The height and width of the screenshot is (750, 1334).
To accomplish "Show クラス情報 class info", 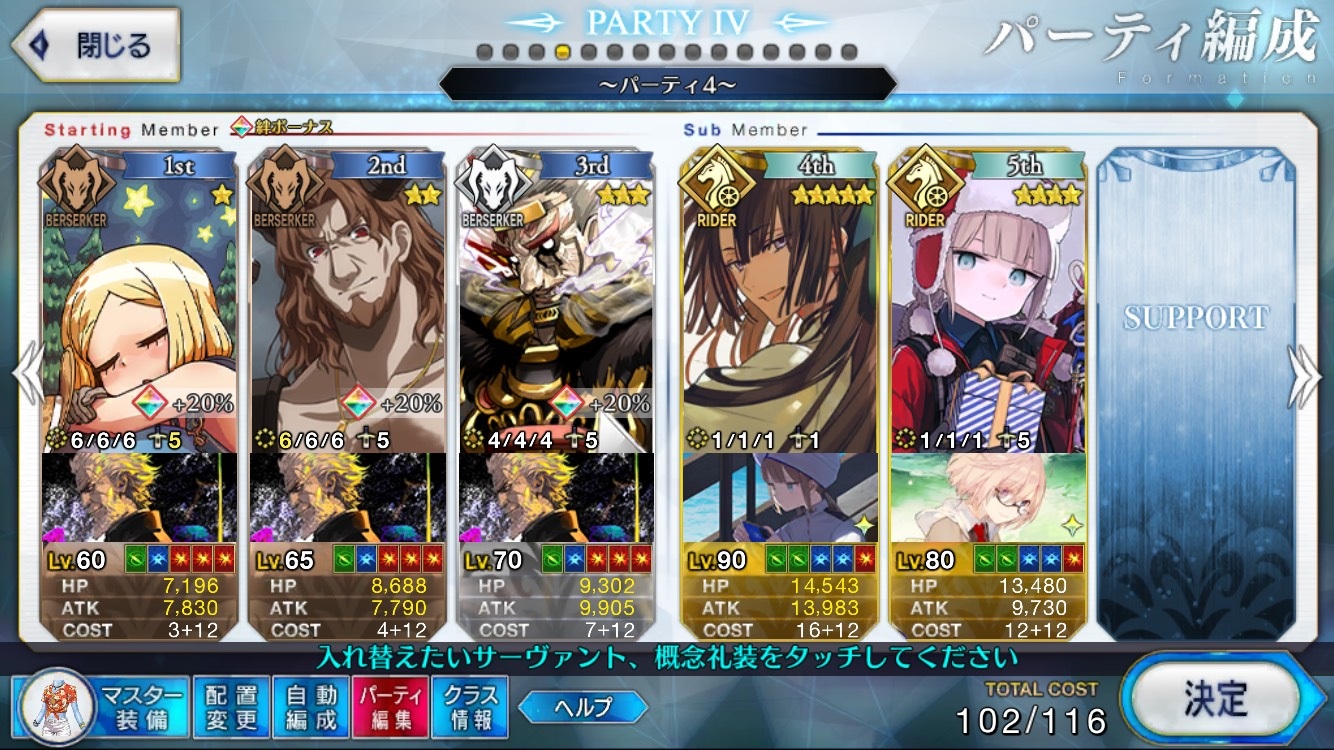I will pyautogui.click(x=470, y=706).
